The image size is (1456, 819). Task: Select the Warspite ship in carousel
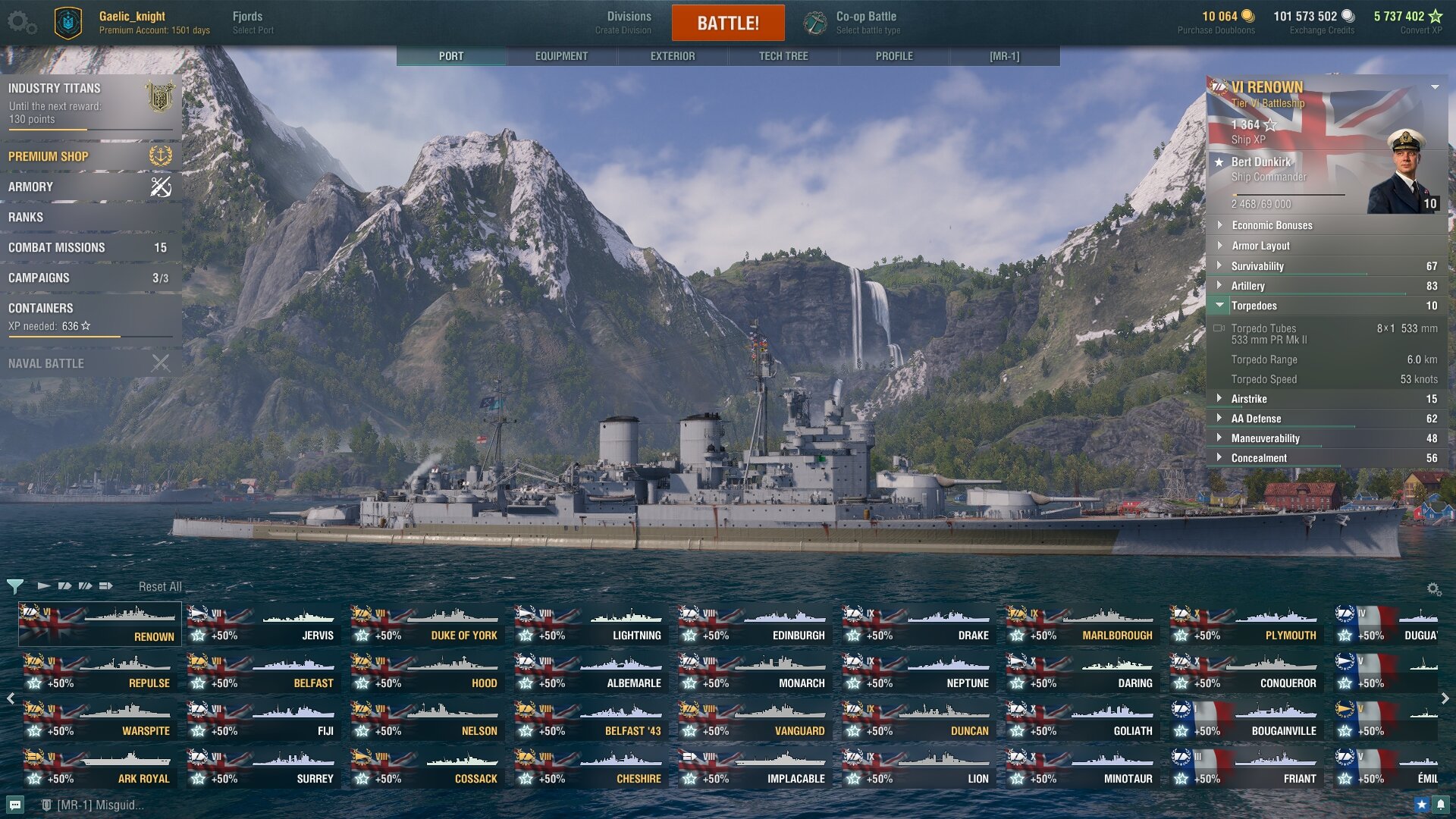coord(99,721)
